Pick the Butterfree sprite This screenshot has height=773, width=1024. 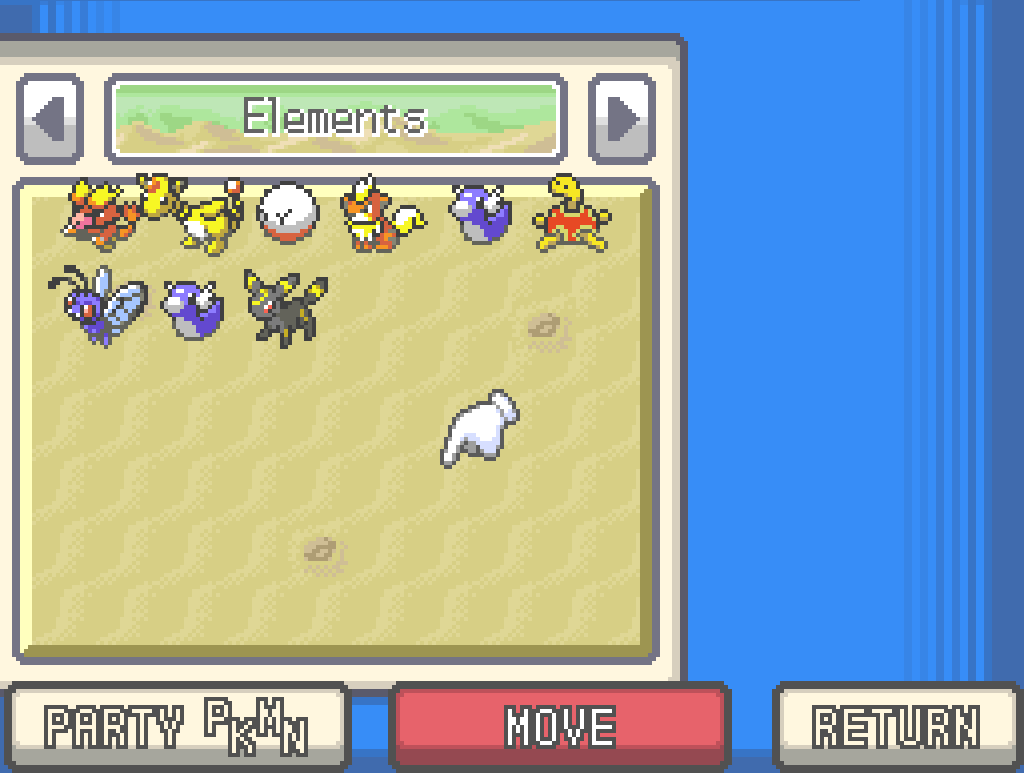(98, 304)
